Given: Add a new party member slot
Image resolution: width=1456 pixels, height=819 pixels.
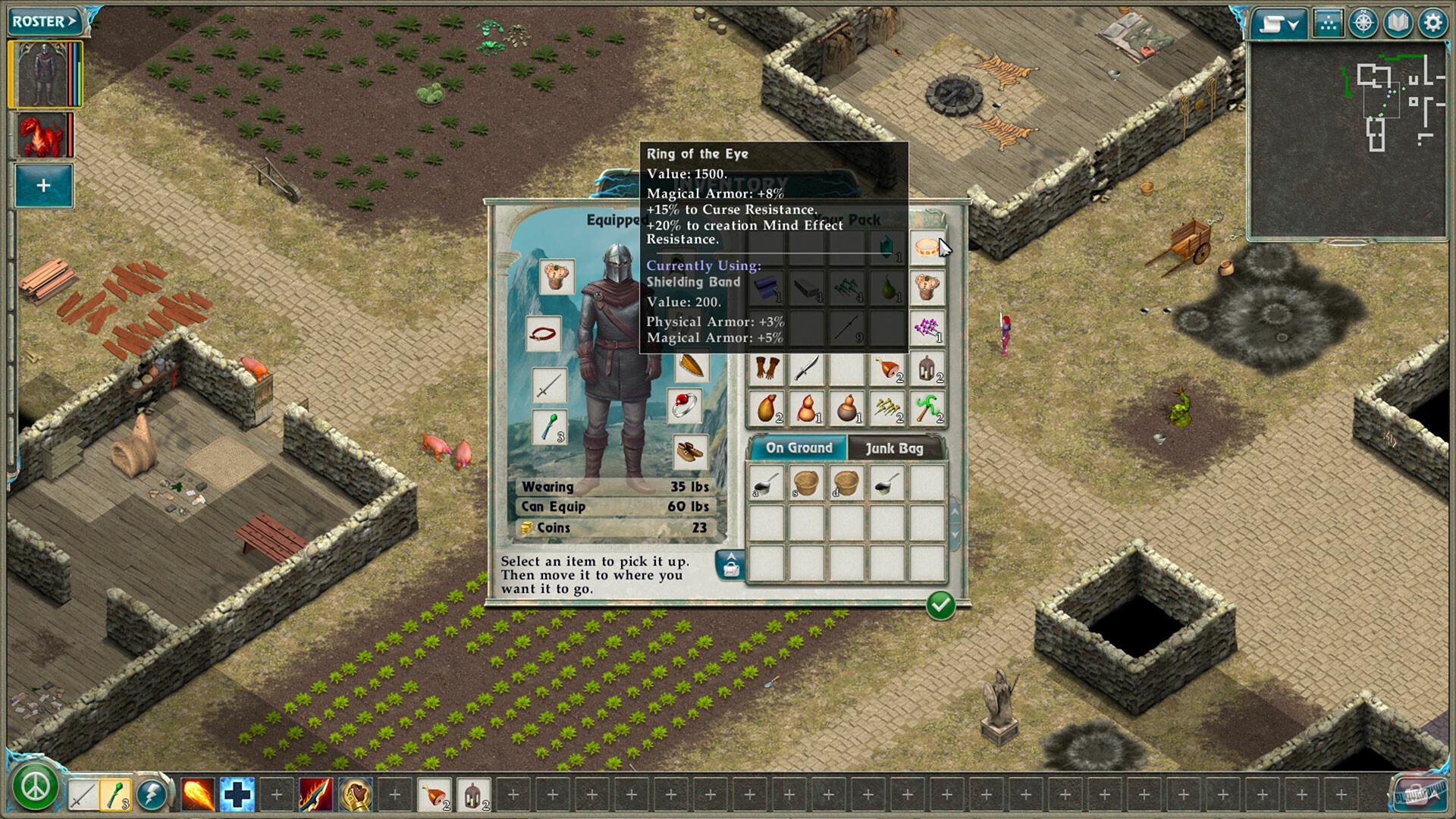Looking at the screenshot, I should 43,186.
